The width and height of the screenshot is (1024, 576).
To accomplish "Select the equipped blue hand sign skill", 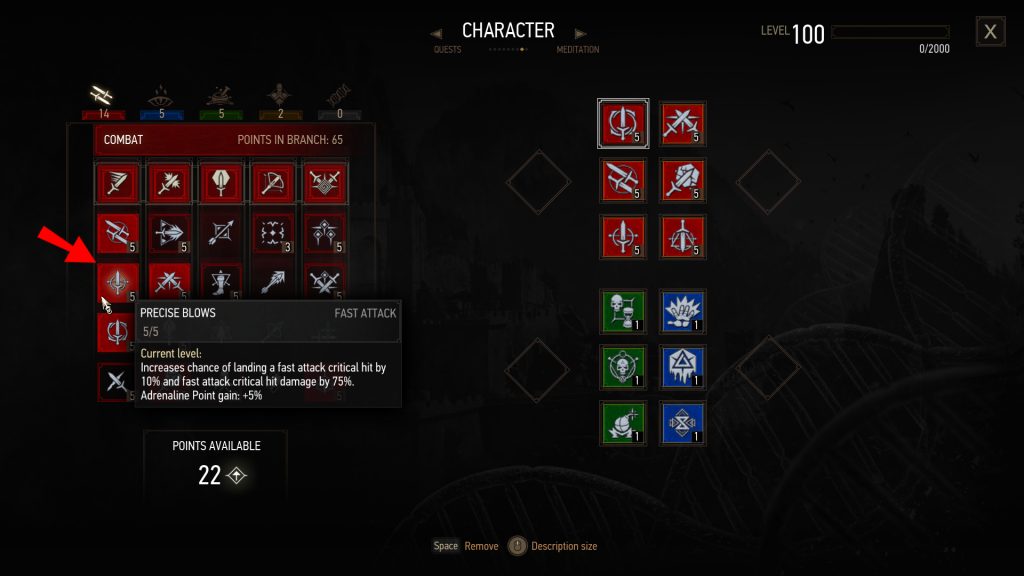I will (x=682, y=310).
